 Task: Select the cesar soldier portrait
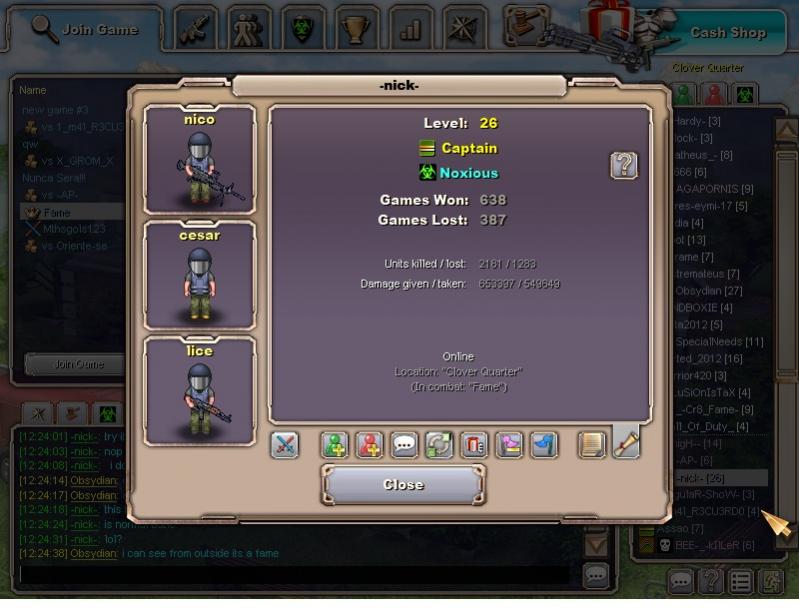pyautogui.click(x=200, y=275)
